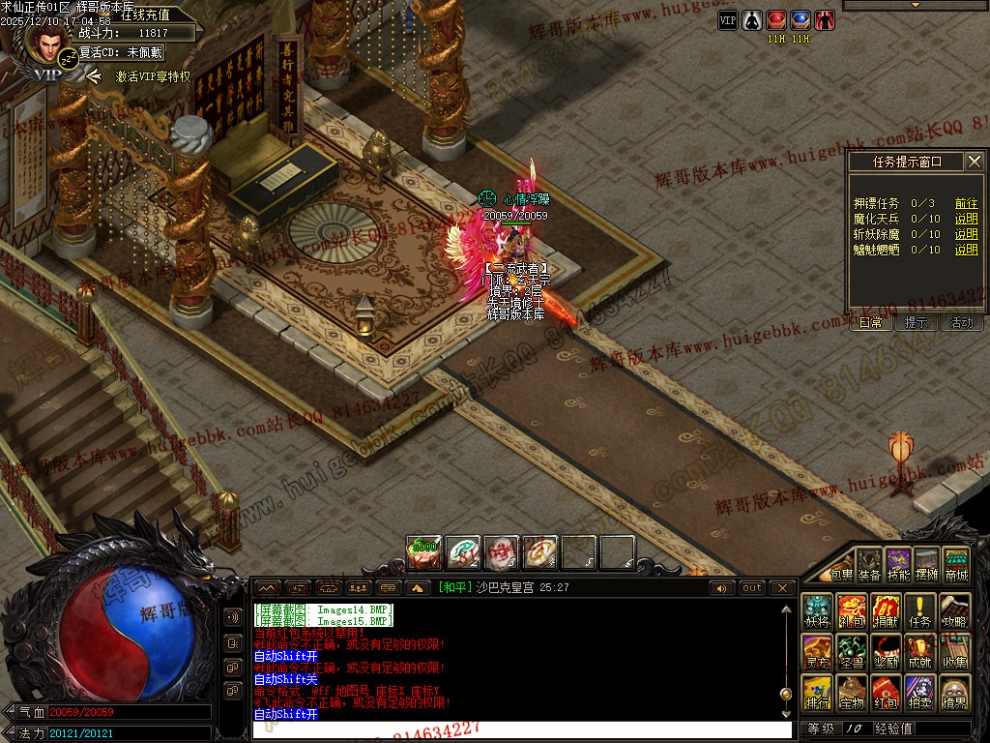Close the 任务提示窗口 quest panel
990x743 pixels.
click(974, 161)
